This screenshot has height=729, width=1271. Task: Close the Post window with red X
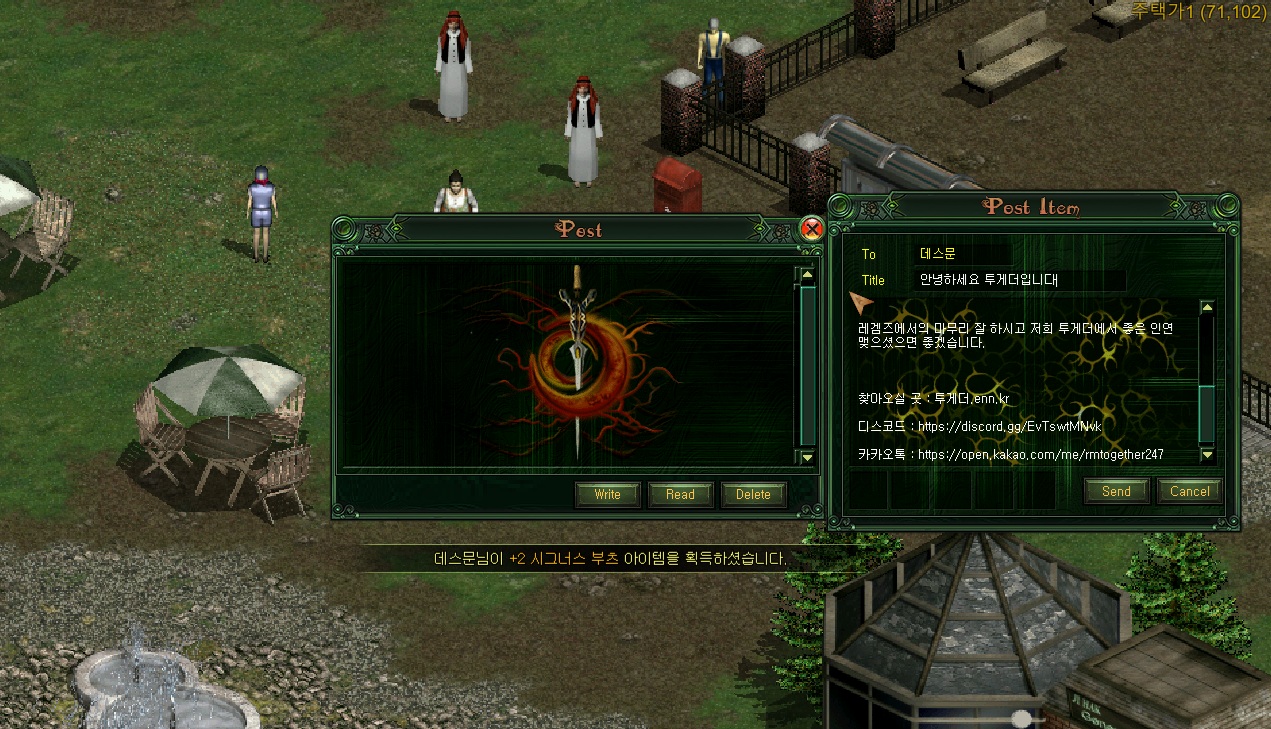[812, 229]
